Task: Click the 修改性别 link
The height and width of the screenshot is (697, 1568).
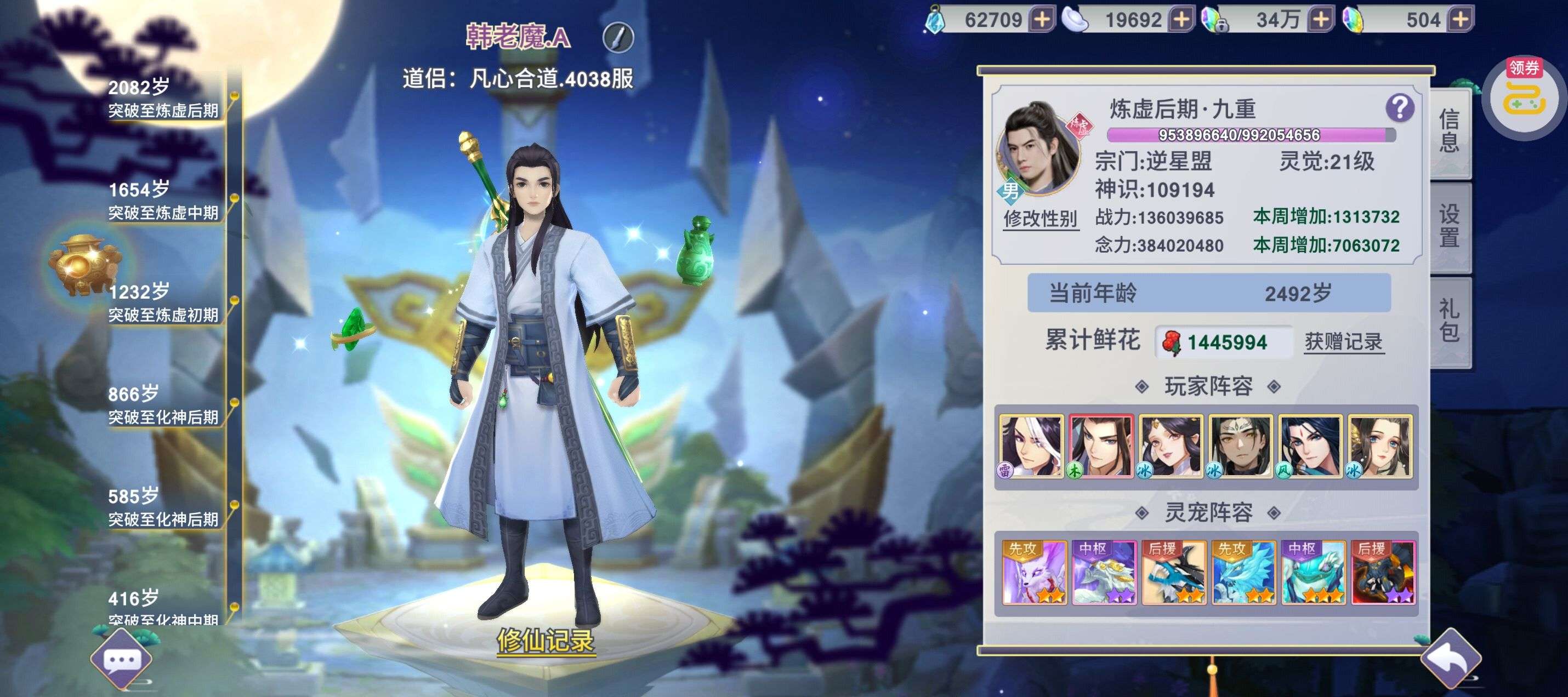Action: coord(1040,218)
